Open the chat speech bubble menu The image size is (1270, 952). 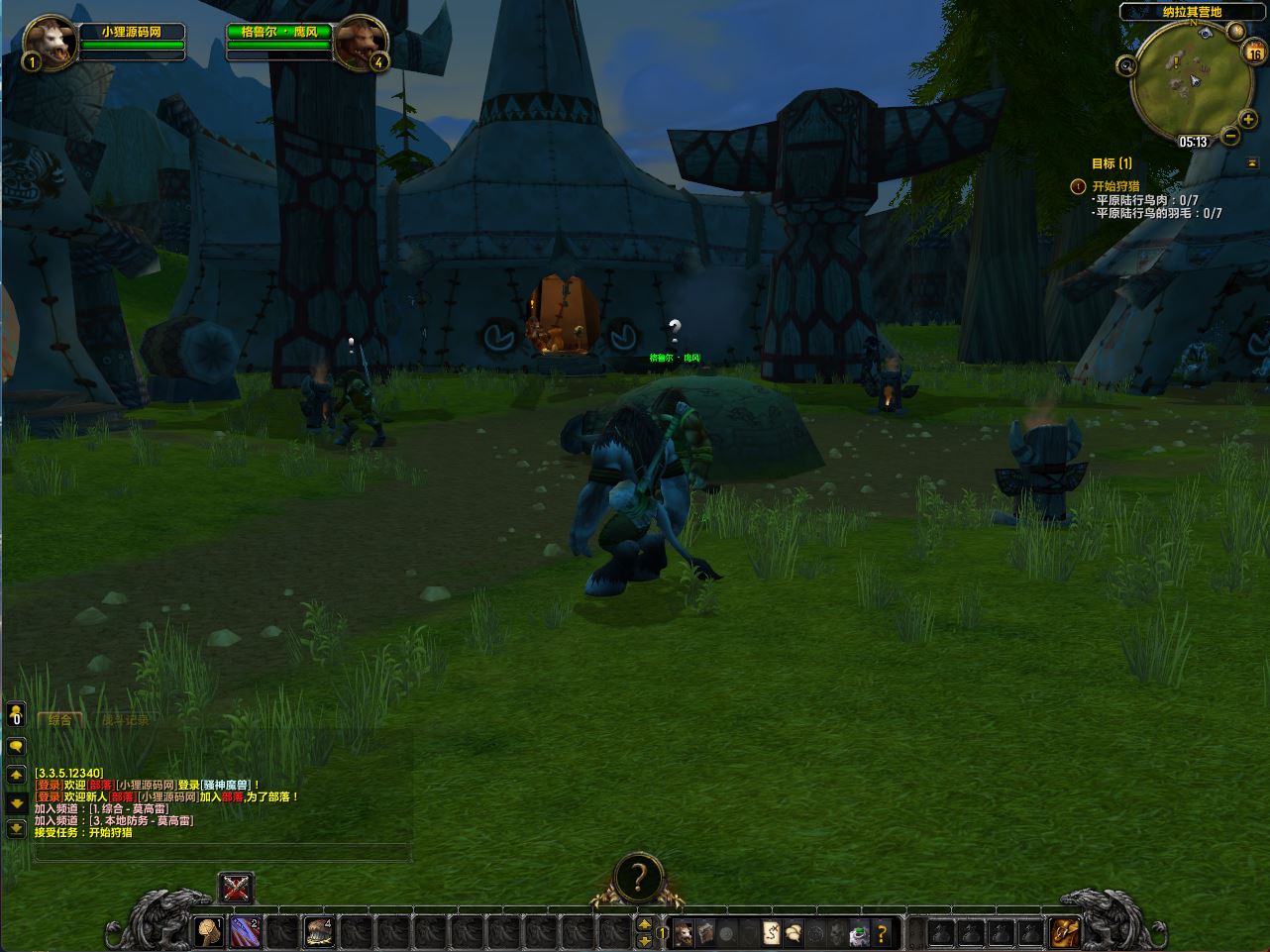[16, 747]
